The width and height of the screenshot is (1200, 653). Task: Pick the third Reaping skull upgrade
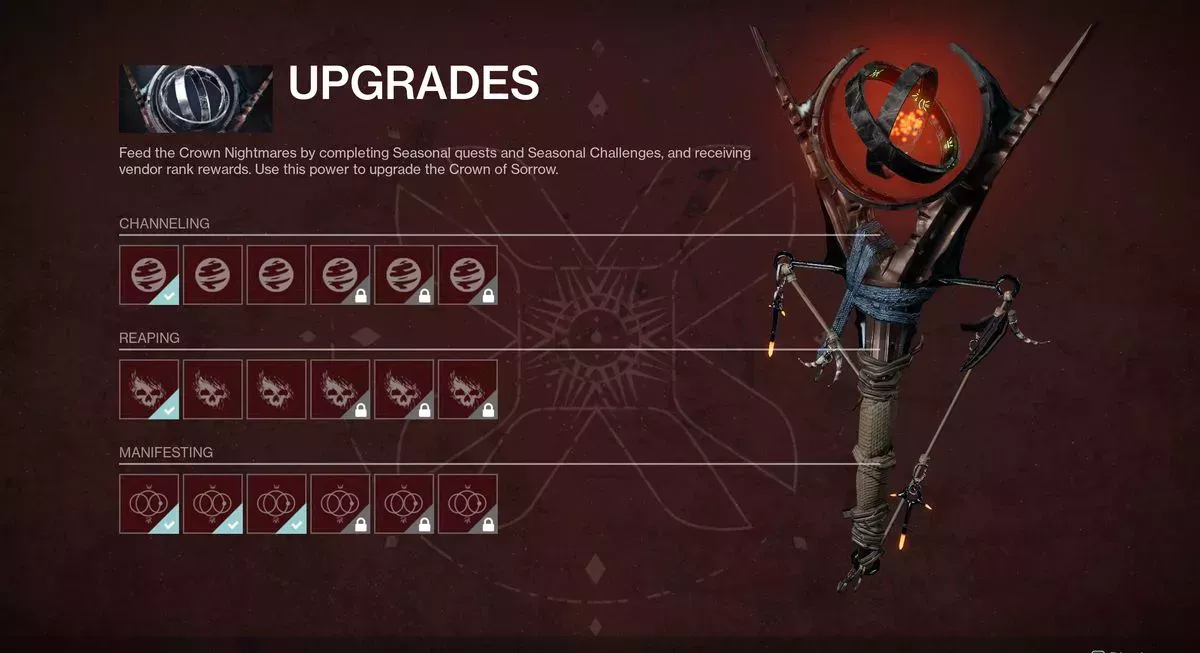click(277, 389)
